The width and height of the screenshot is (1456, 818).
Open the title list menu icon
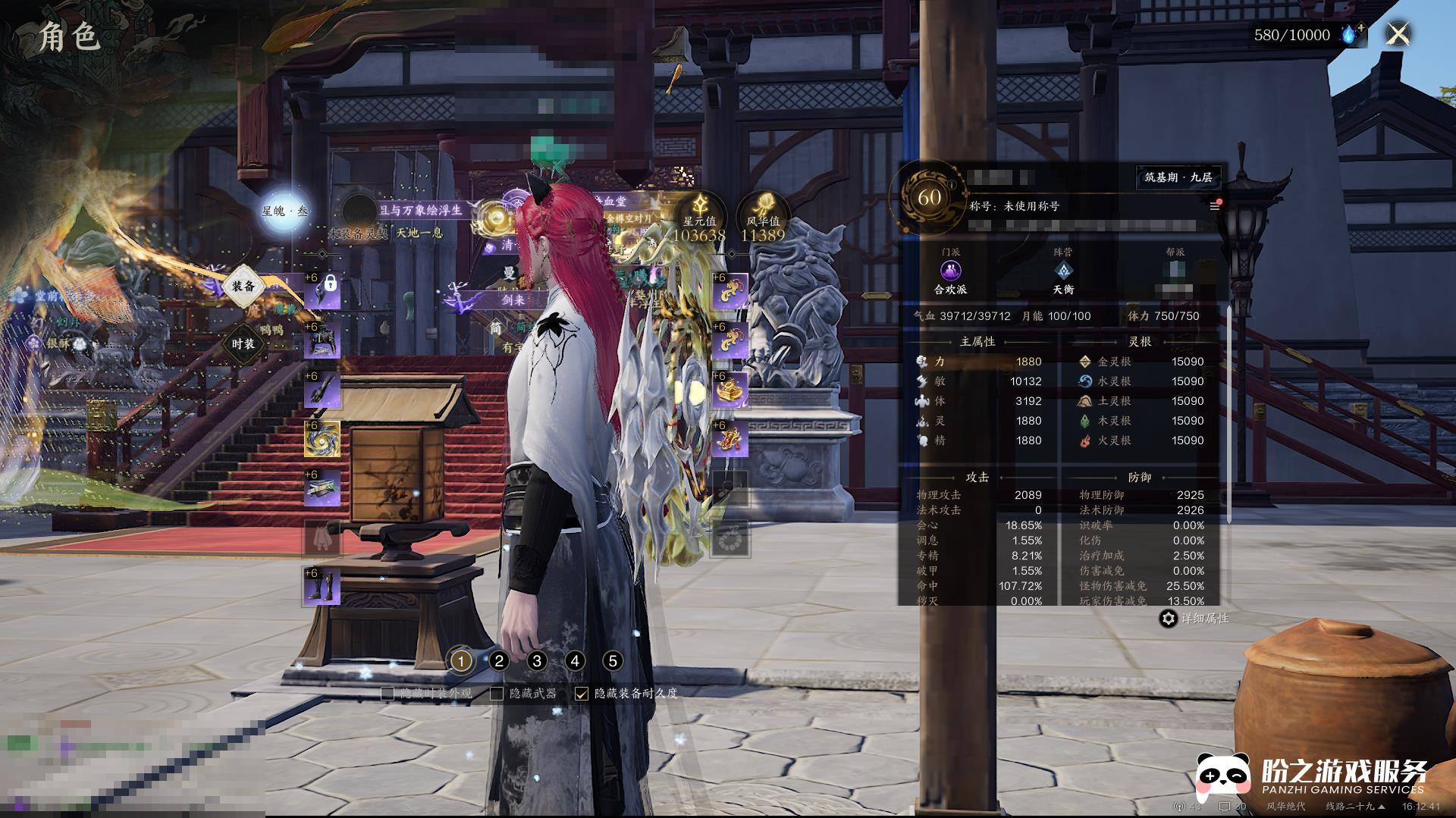pos(1214,205)
